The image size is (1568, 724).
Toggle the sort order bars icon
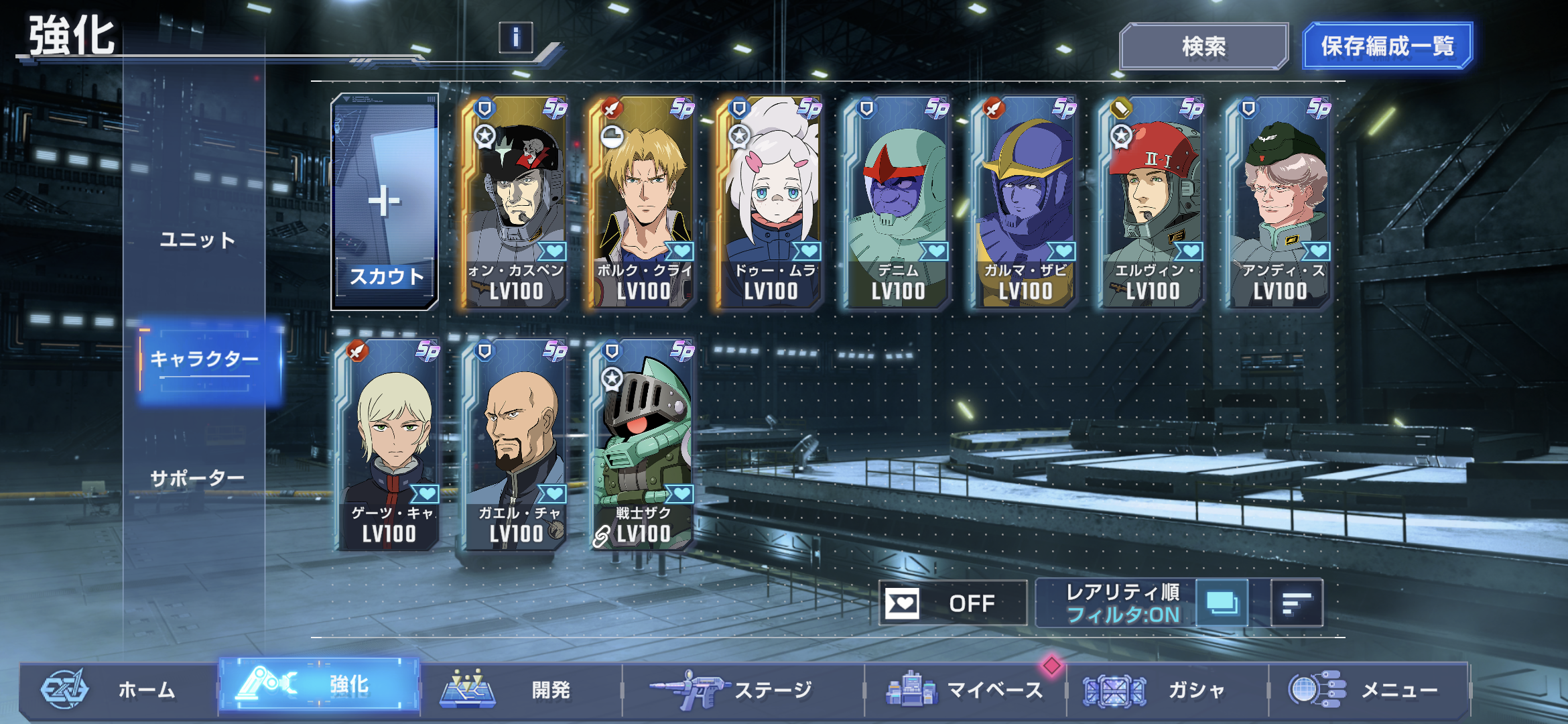click(1297, 603)
